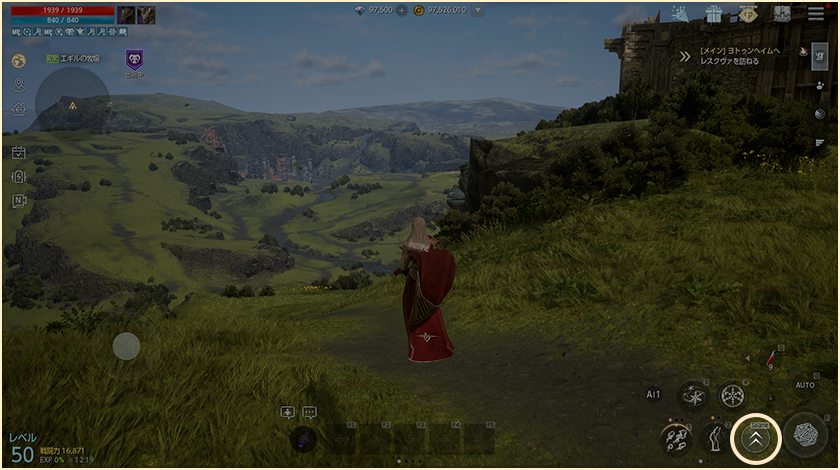Screen dimensions: 840x470
Task: Open the globe world map icon
Action: (18, 60)
